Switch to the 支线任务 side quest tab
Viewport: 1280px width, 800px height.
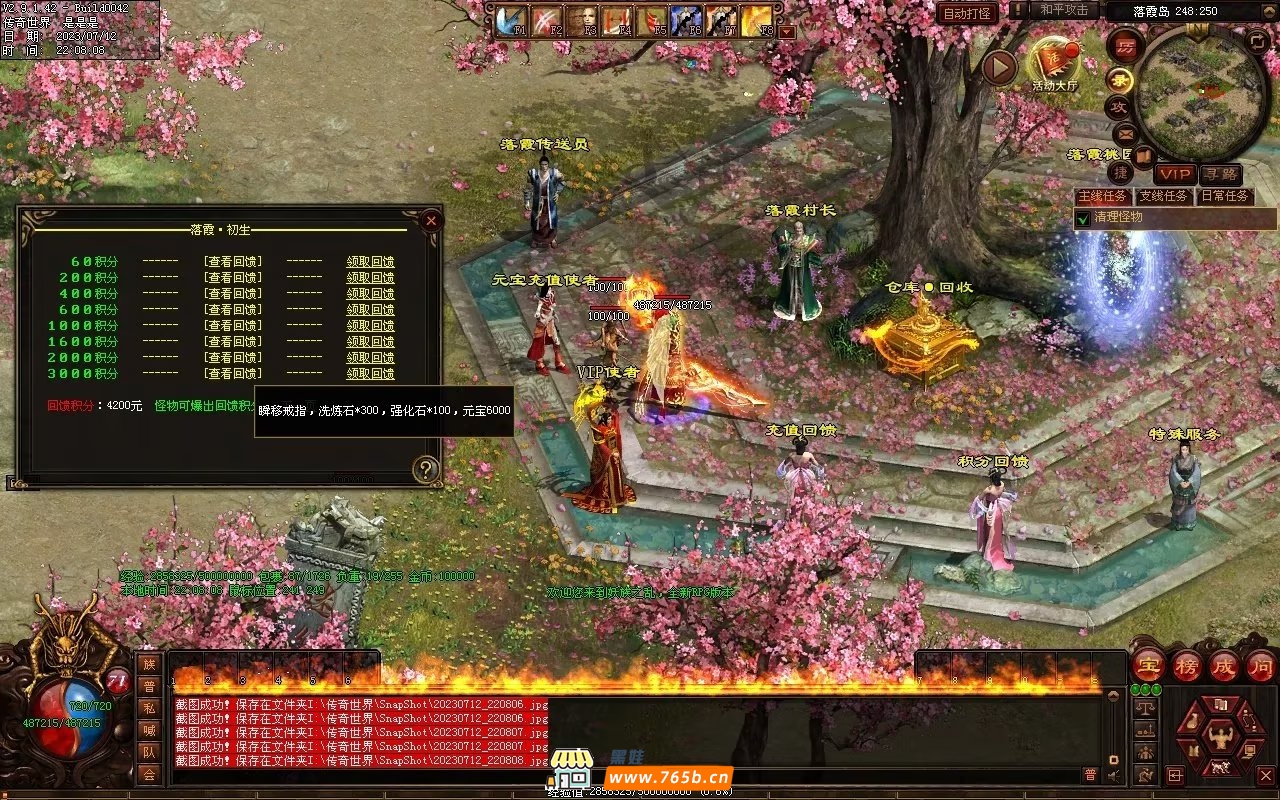tap(1164, 196)
